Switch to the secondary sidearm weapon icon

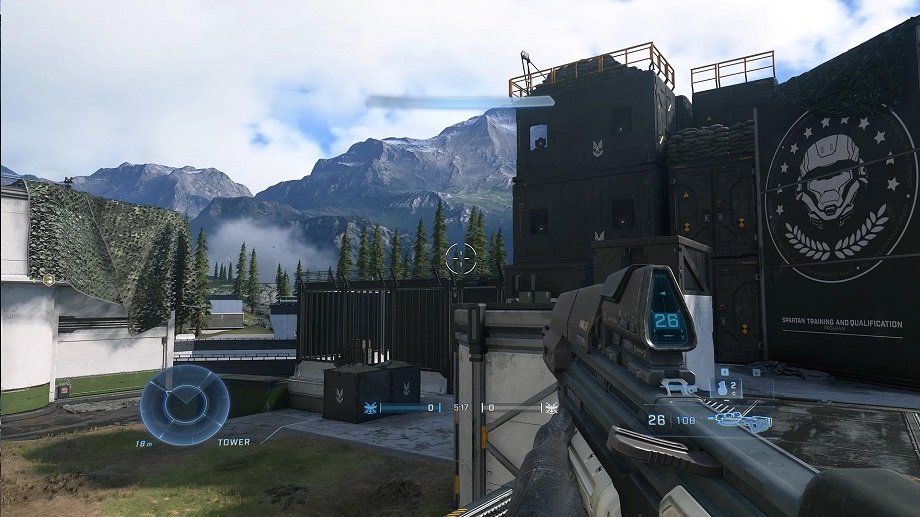[x=681, y=387]
